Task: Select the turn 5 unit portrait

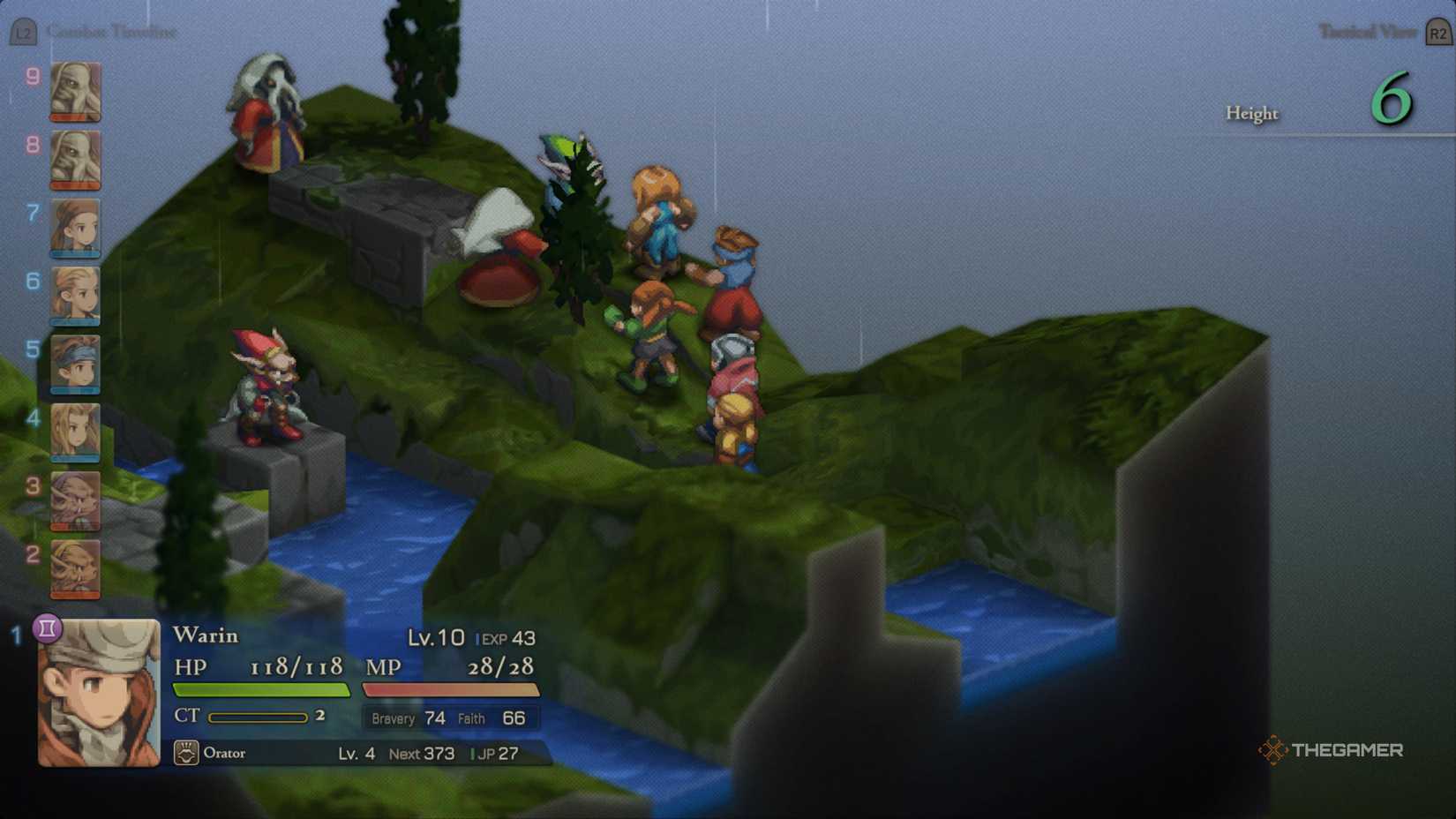Action: [75, 364]
